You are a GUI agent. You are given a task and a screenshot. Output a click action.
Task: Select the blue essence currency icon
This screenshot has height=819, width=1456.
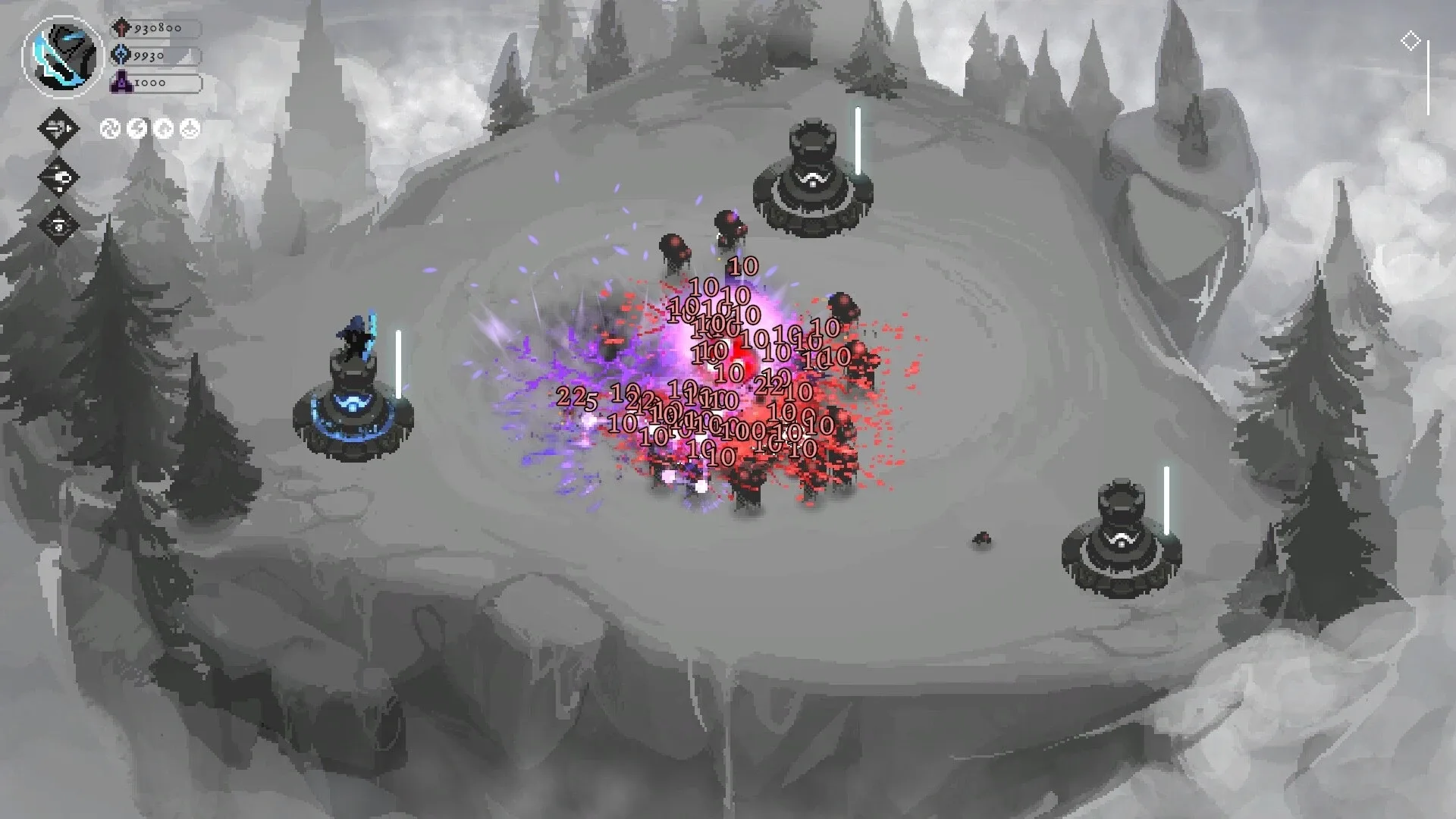click(122, 54)
